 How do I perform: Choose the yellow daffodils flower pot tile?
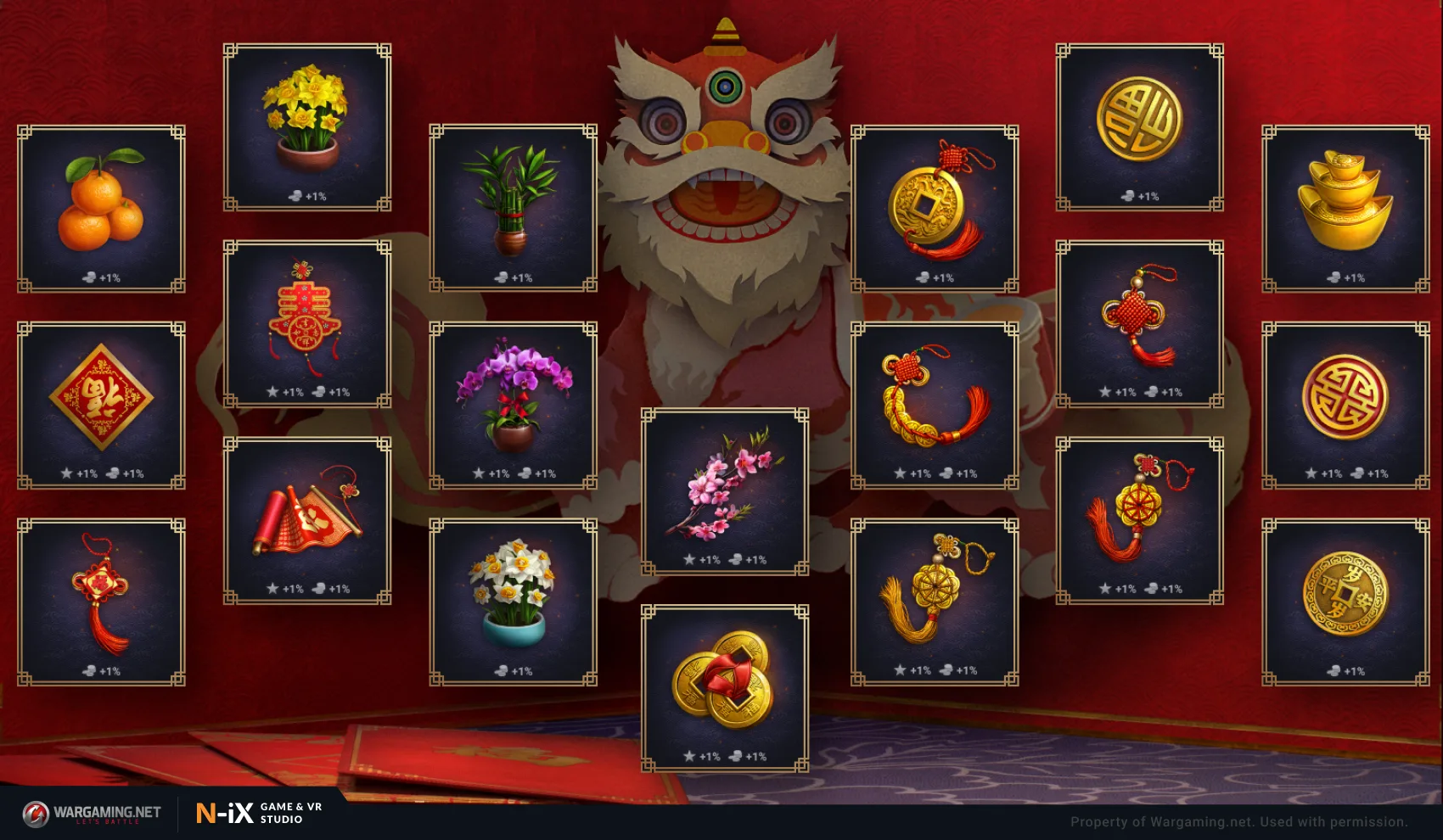[307, 127]
